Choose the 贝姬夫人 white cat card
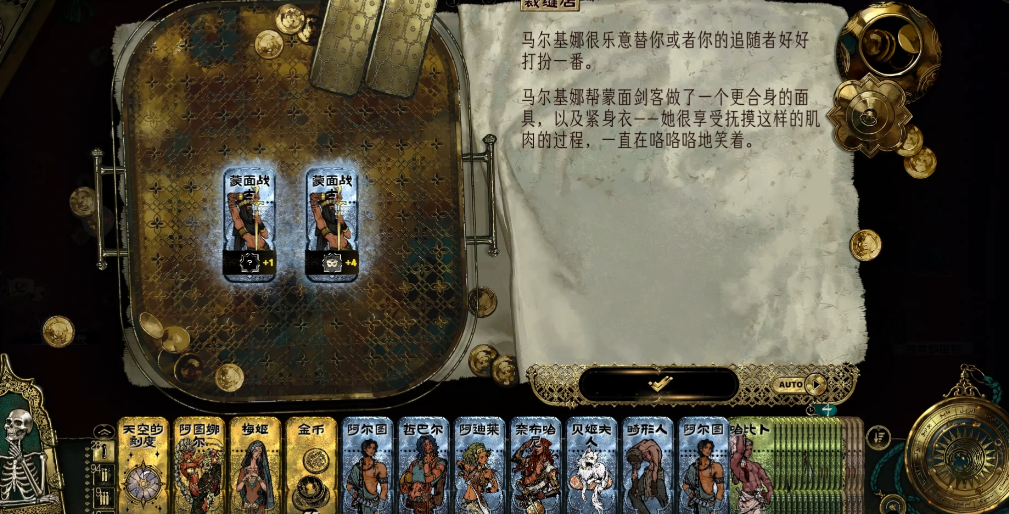The width and height of the screenshot is (1009, 514). (592, 465)
